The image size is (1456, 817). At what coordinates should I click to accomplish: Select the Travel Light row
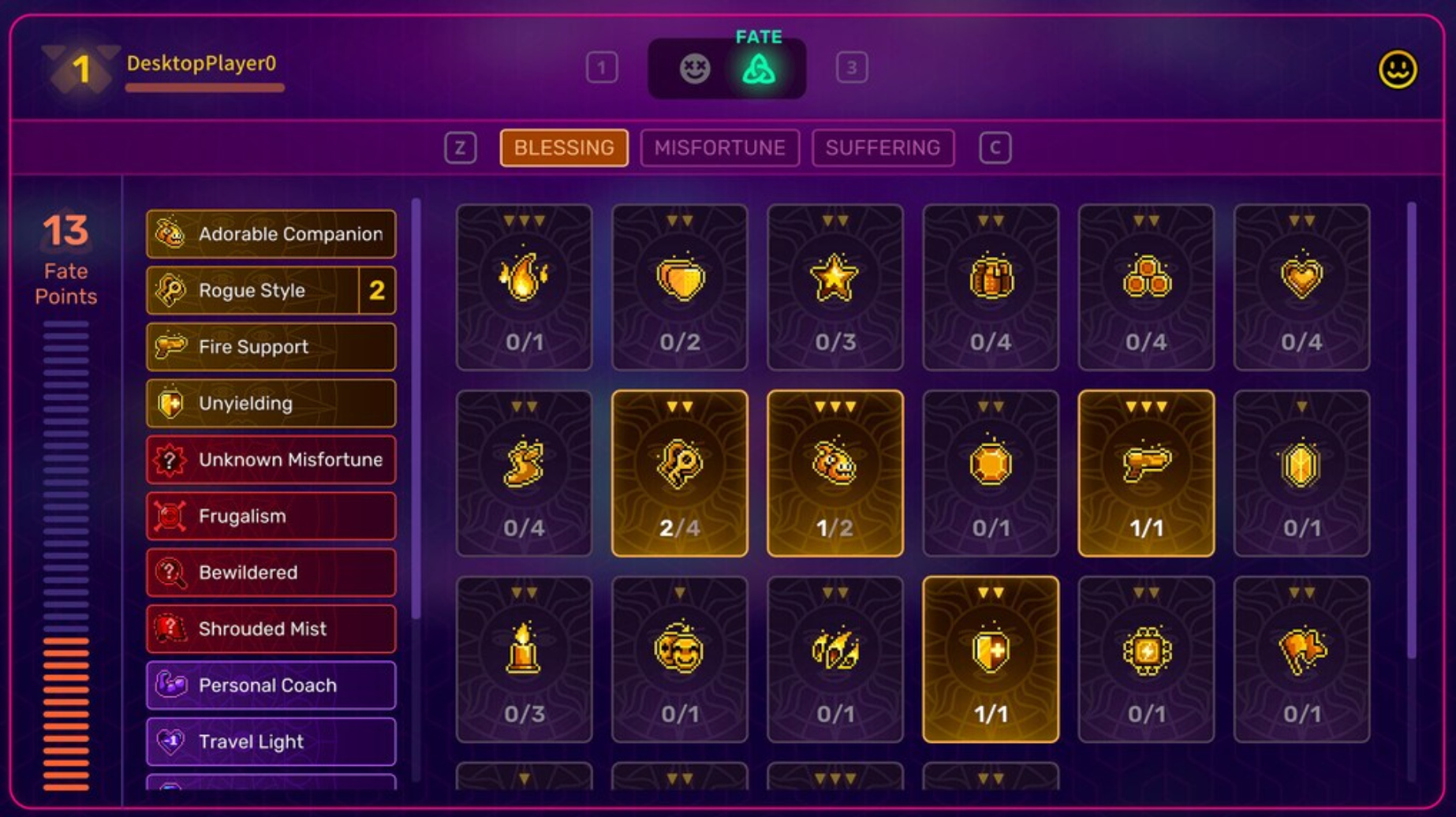(x=271, y=742)
